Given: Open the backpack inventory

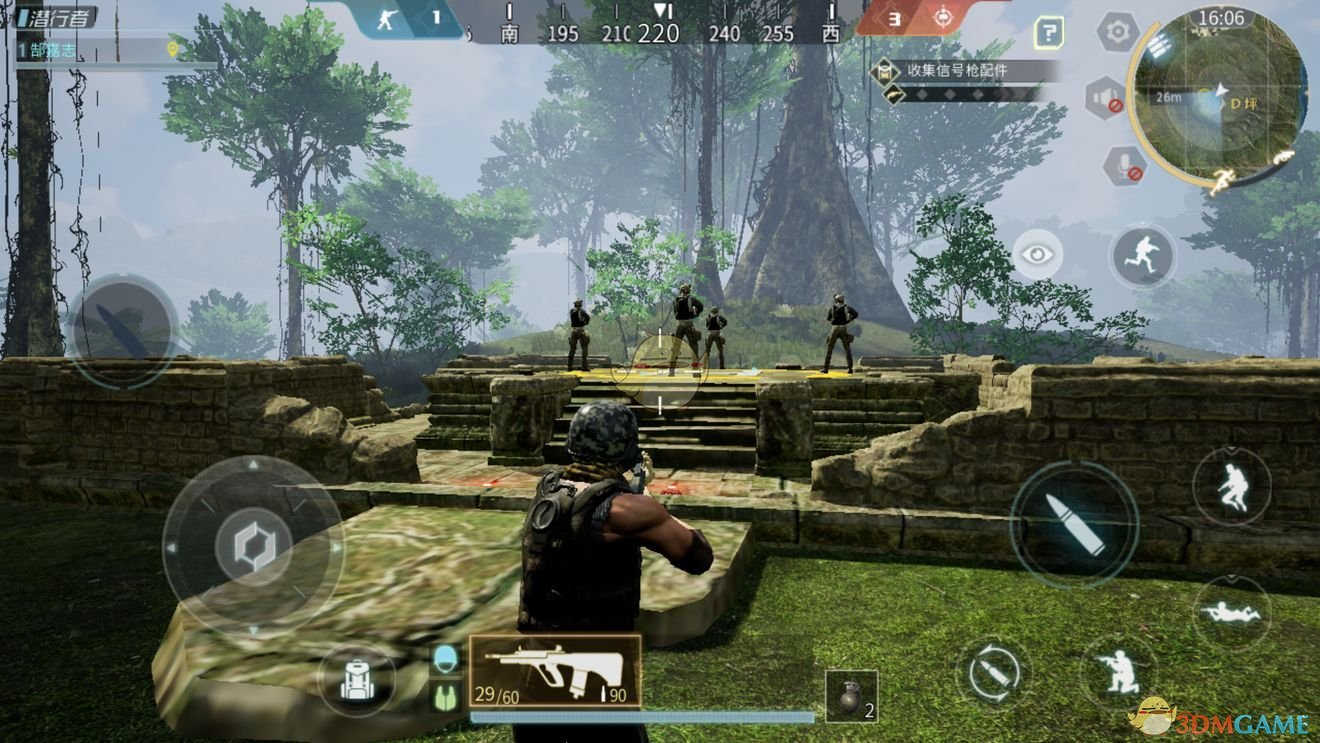Looking at the screenshot, I should (x=355, y=680).
